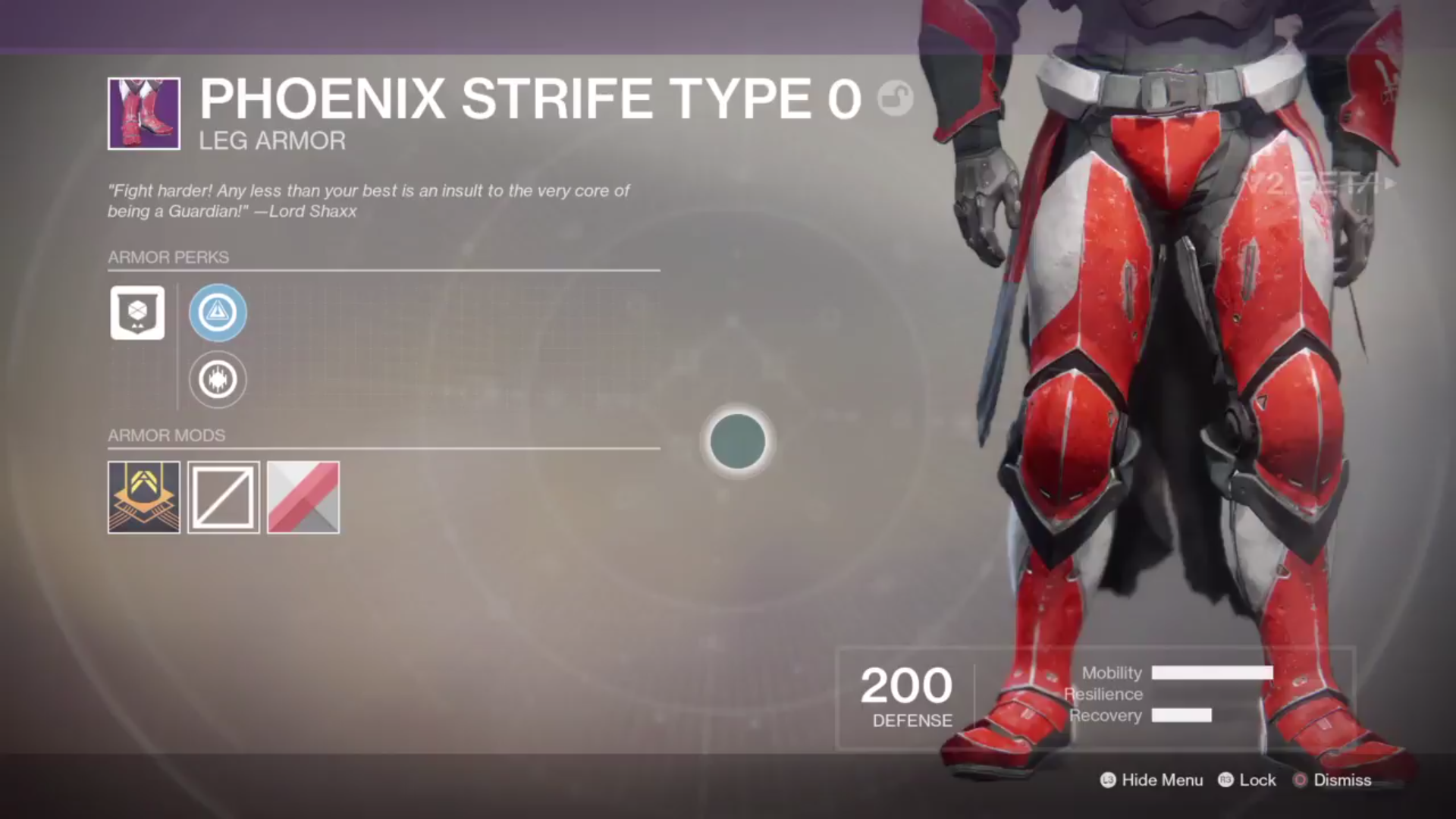Click the Lord Shaxx flavor text quote
This screenshot has height=819, width=1456.
tap(368, 201)
